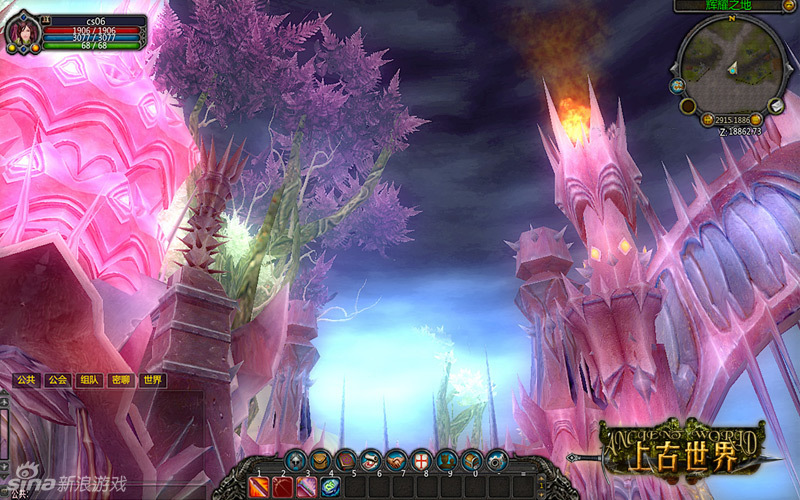Viewport: 800px width, 500px height.
Task: Switch to the 世界 world chat tab
Action: click(x=152, y=380)
